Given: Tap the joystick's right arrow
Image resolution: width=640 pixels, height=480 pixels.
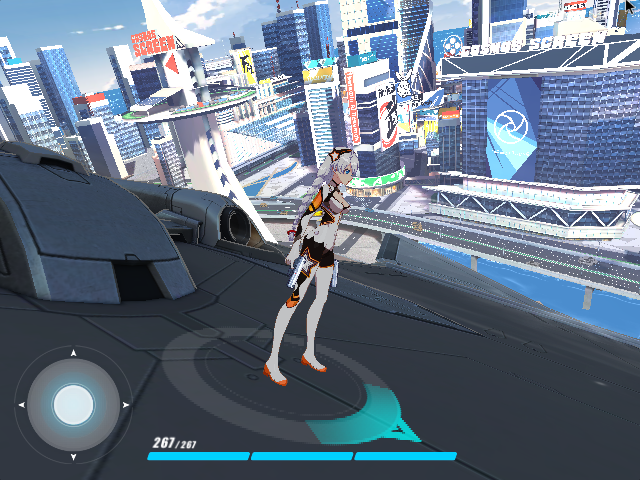Looking at the screenshot, I should [125, 405].
